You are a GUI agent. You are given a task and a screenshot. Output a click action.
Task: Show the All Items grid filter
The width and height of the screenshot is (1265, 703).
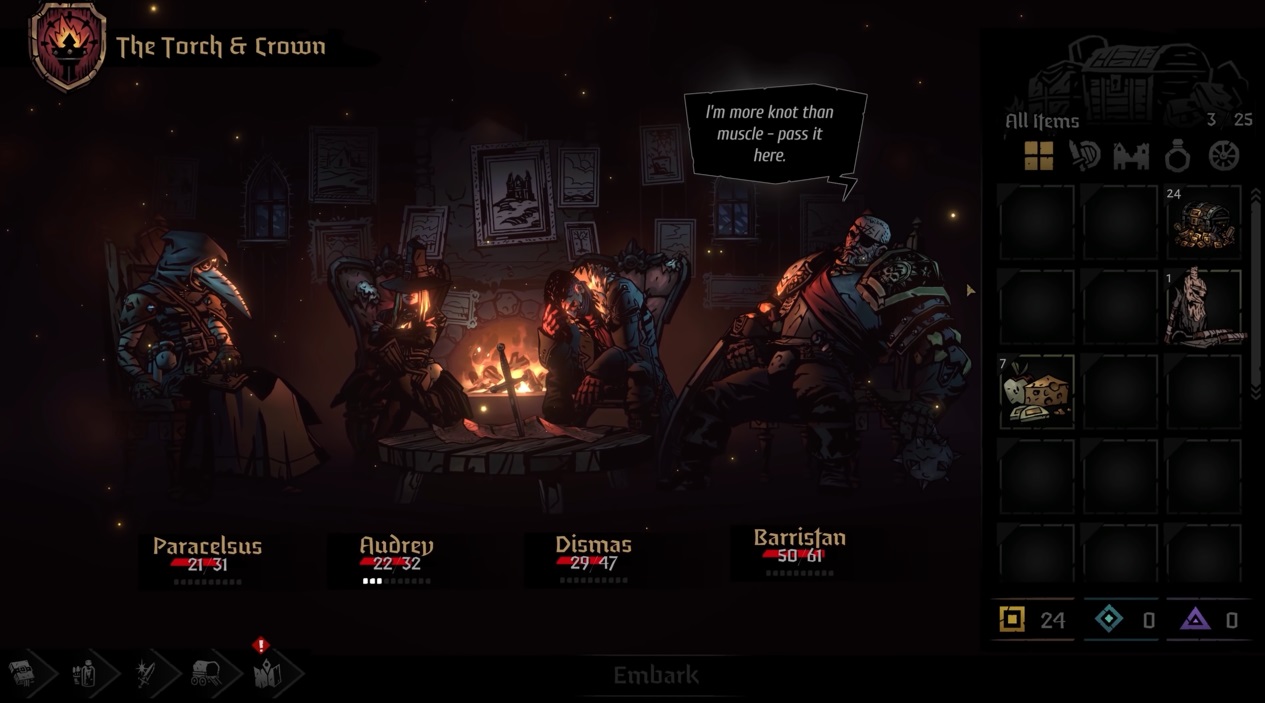1038,156
